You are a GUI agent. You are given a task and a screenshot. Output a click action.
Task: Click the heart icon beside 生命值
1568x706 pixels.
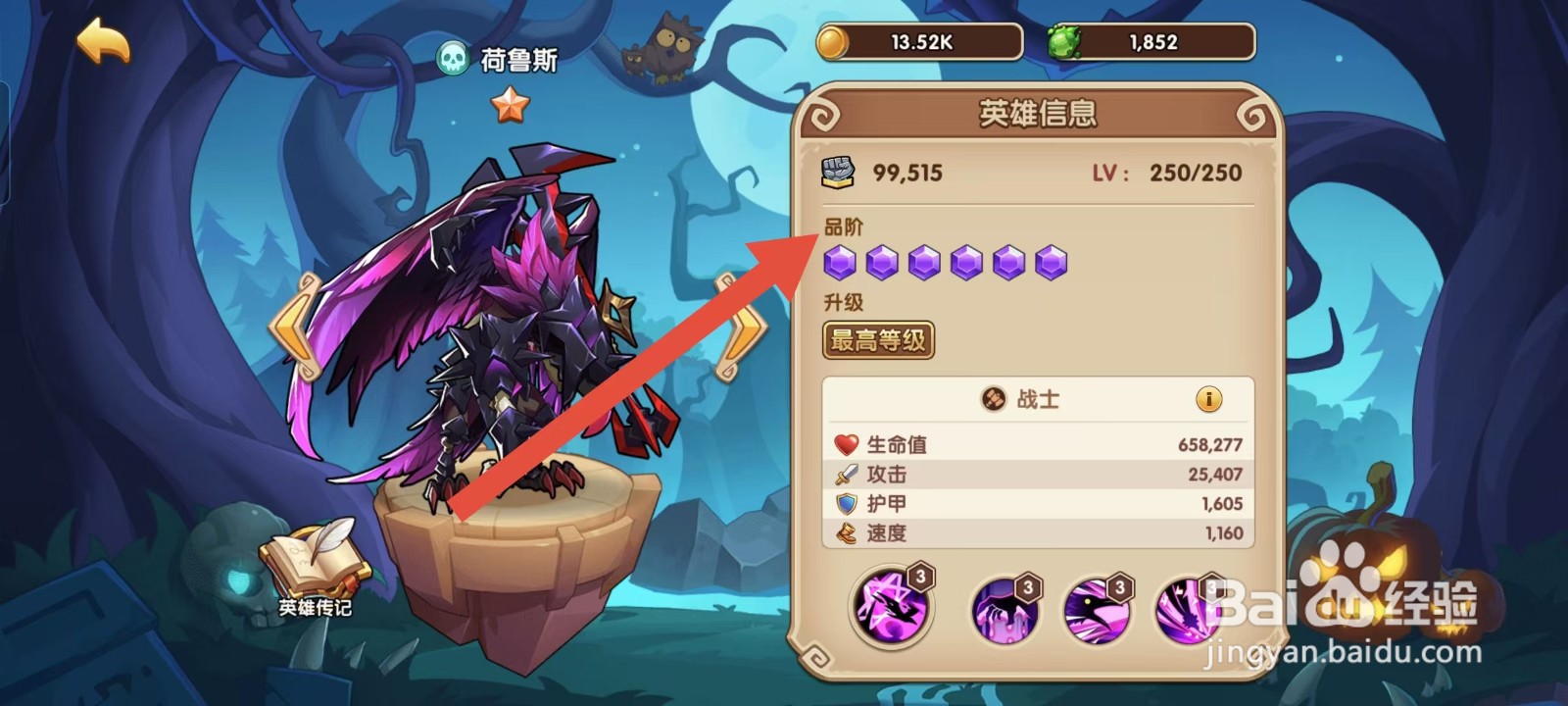click(845, 443)
